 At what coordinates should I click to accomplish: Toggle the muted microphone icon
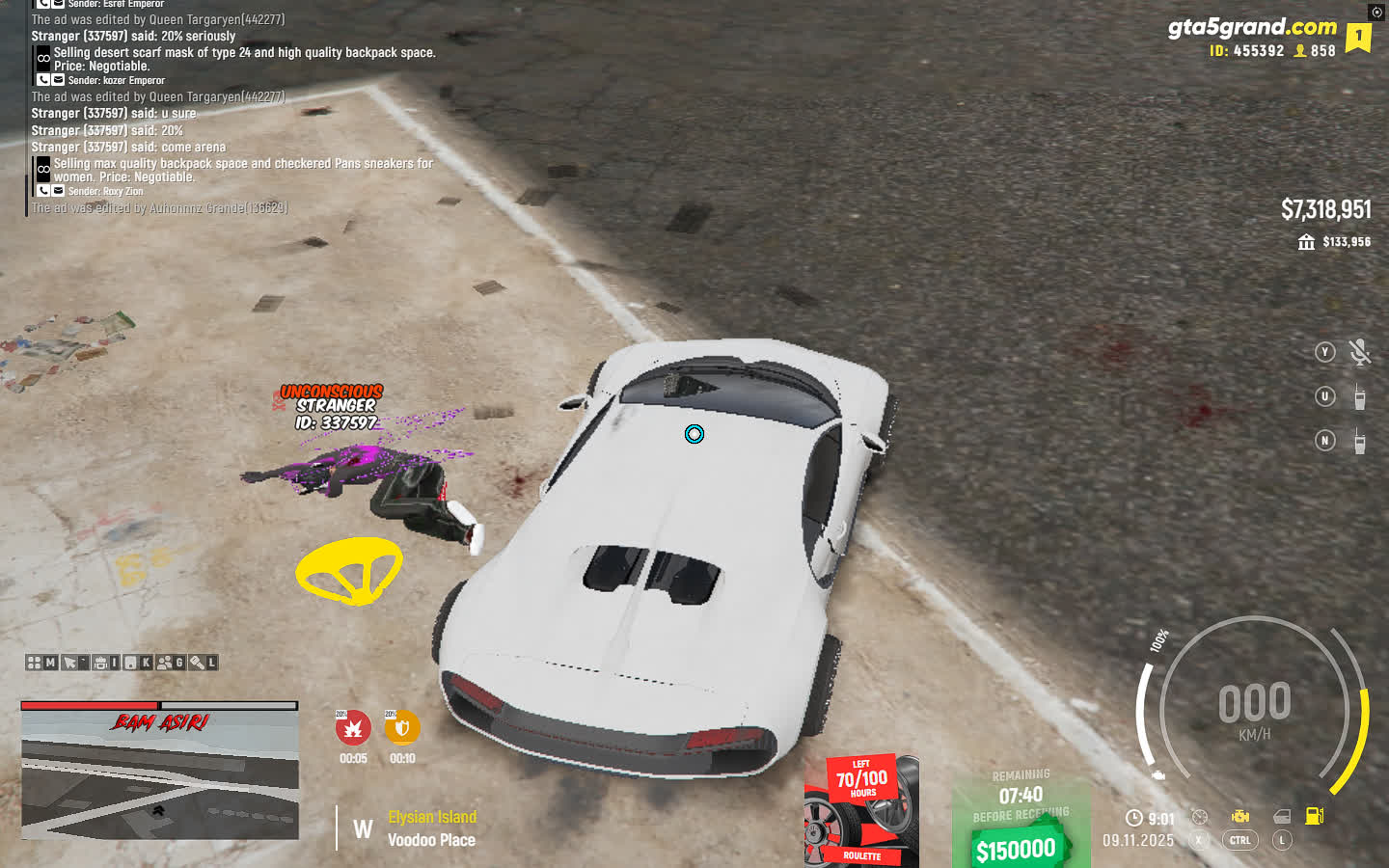coord(1359,352)
